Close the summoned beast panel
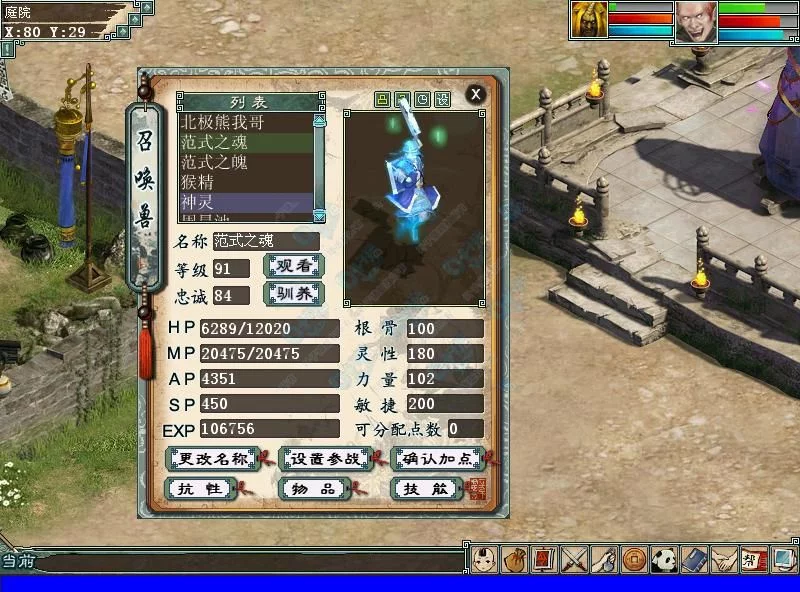 click(x=476, y=94)
